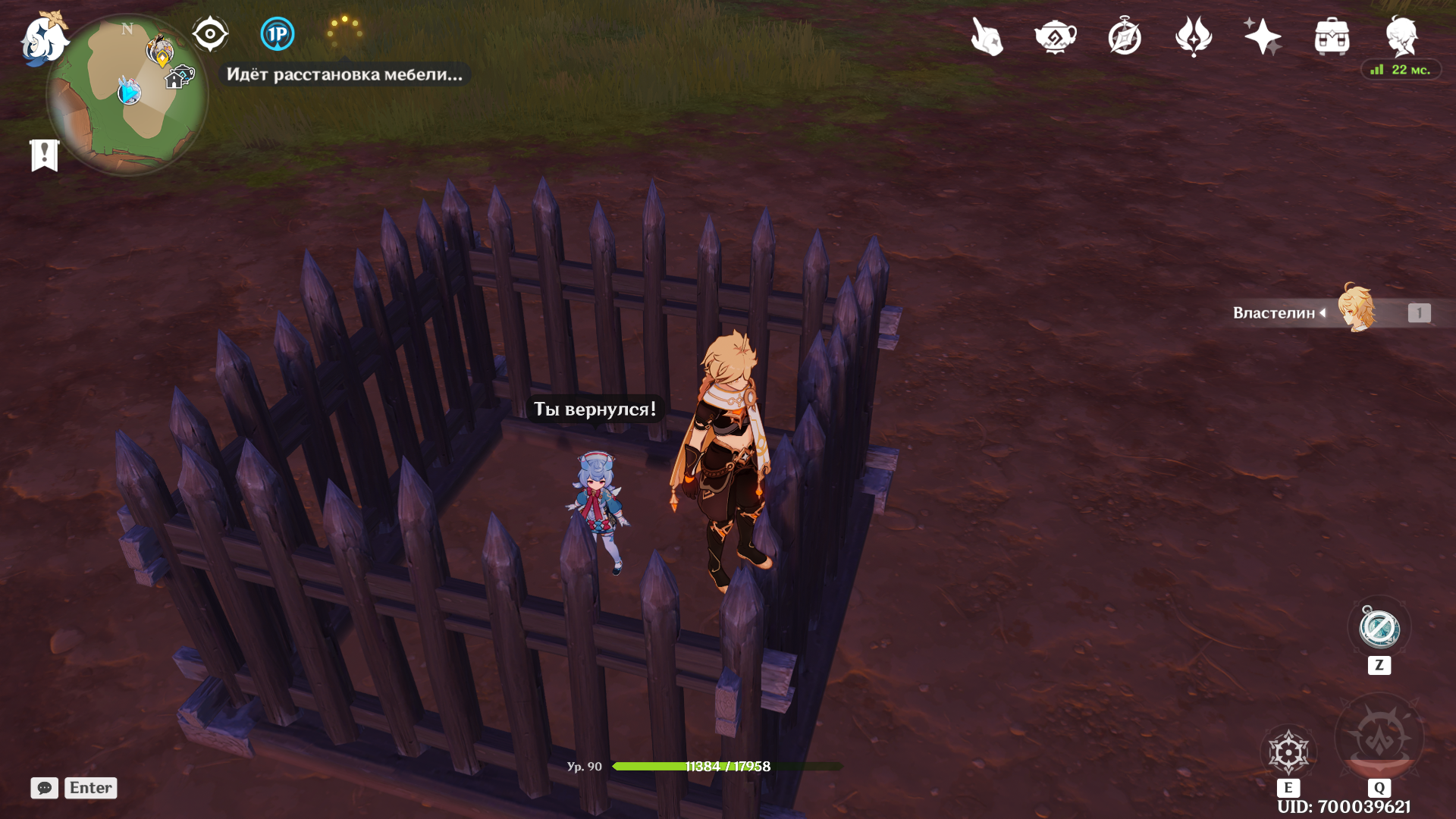Toggle the eye view icon
Viewport: 1456px width, 819px height.
(210, 34)
